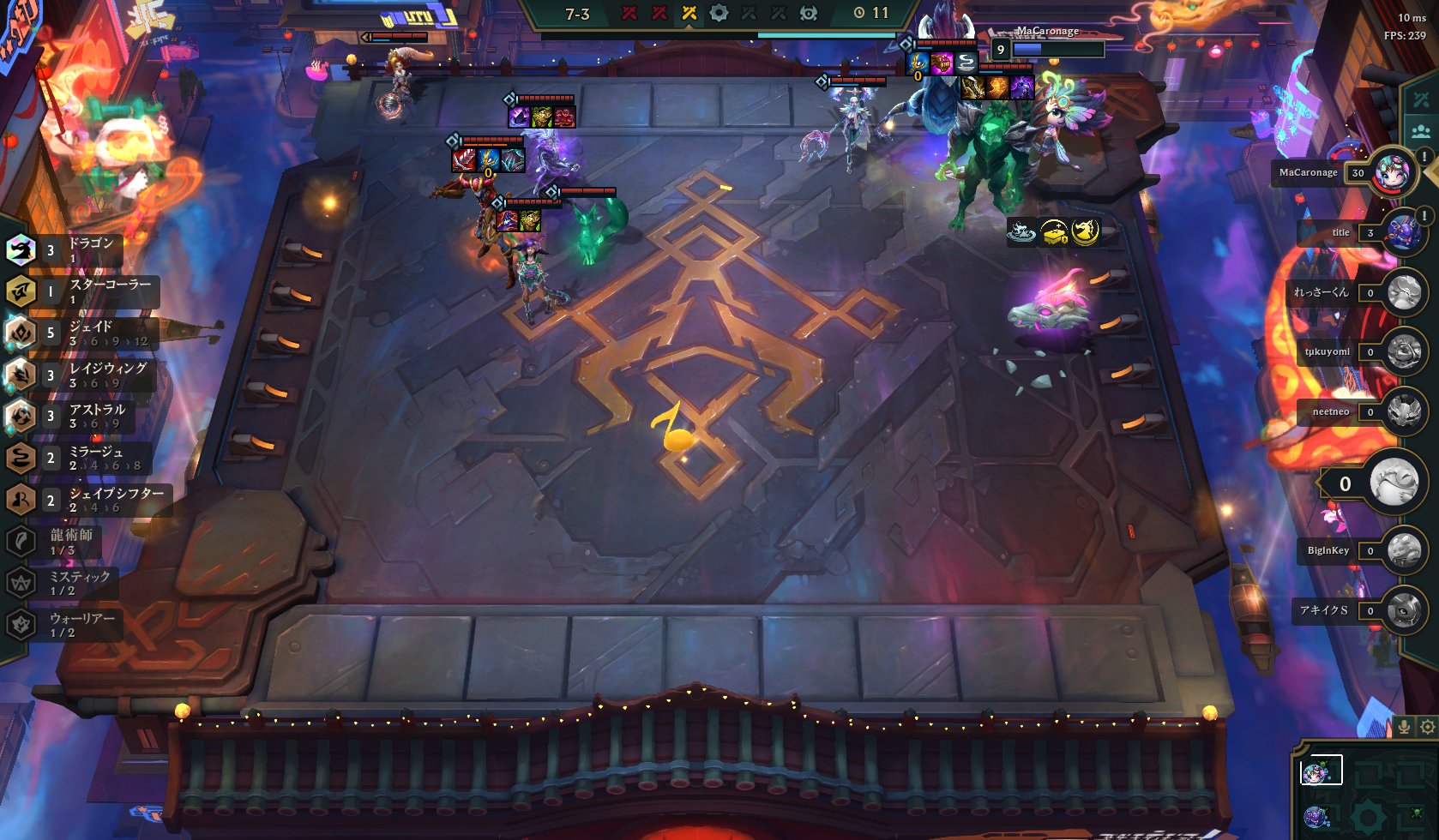Open the settings gear at bottom right

click(x=1427, y=725)
